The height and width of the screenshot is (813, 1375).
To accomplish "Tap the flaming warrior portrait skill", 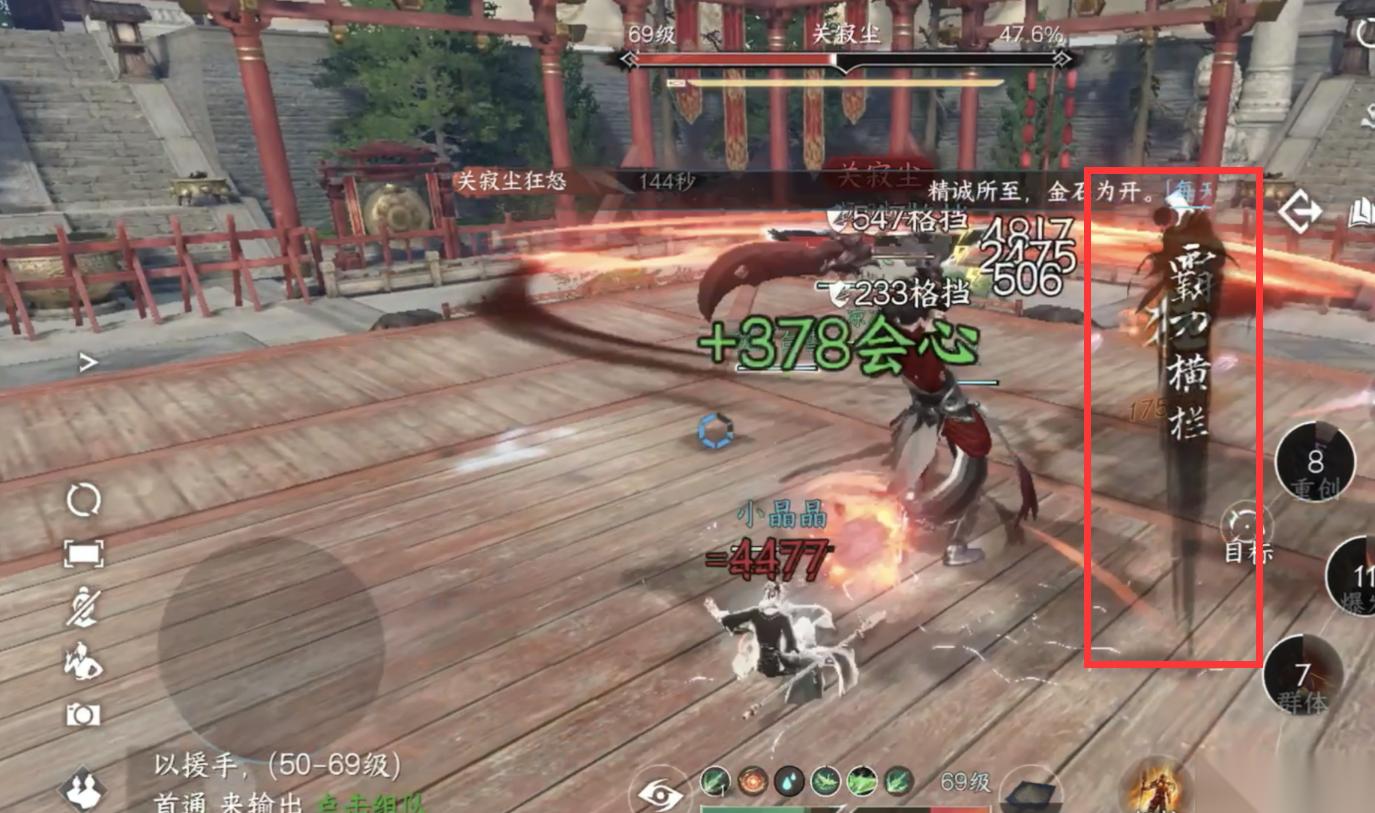I will pos(1155,785).
